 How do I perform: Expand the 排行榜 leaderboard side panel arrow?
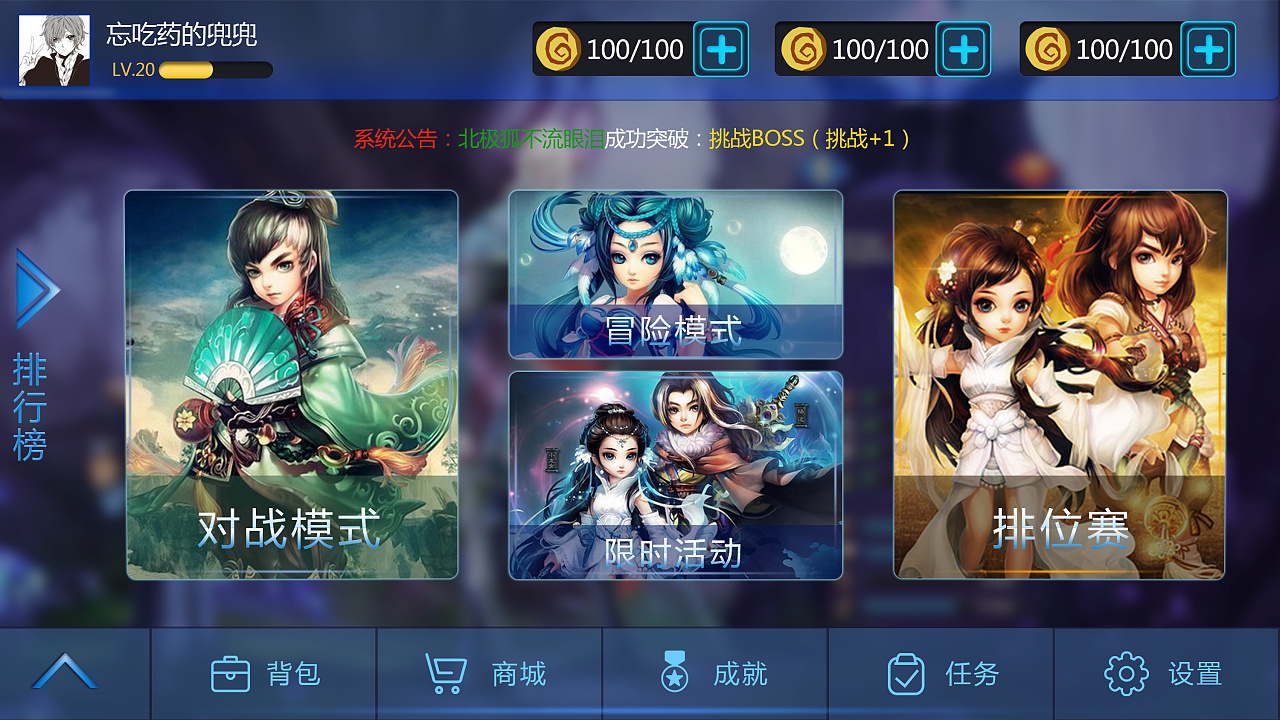(x=39, y=289)
